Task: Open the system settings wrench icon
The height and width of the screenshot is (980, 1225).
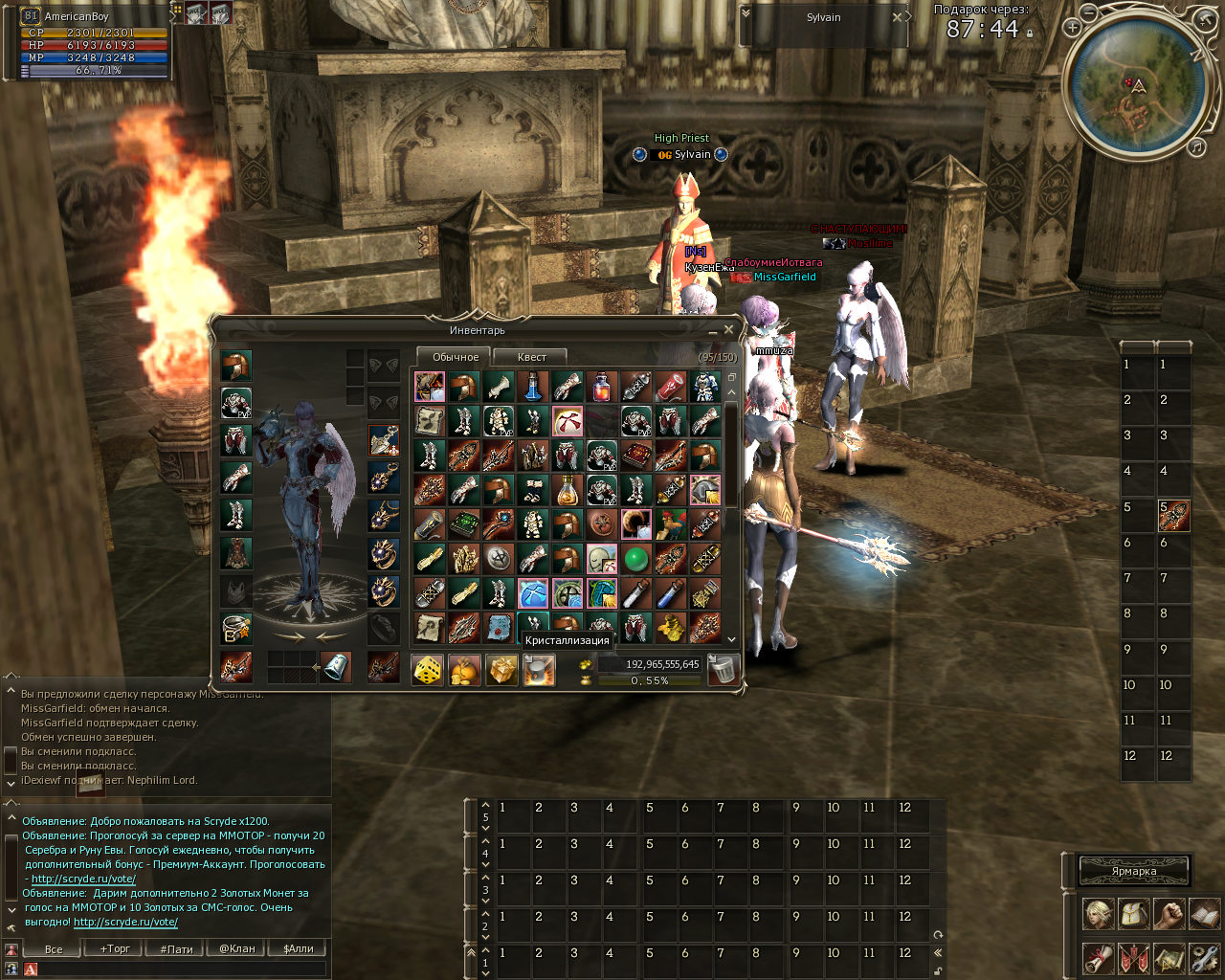Action: (x=1205, y=957)
